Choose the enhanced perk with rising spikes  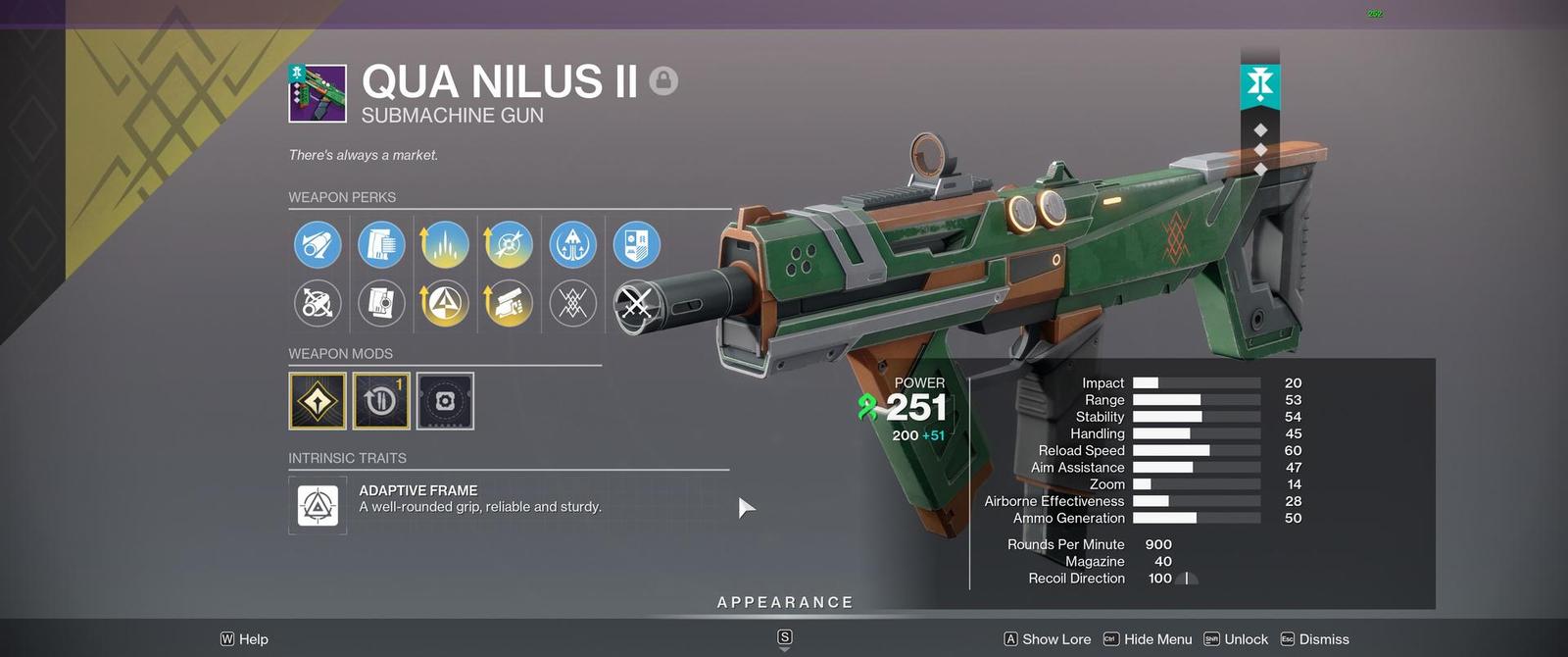pos(445,245)
